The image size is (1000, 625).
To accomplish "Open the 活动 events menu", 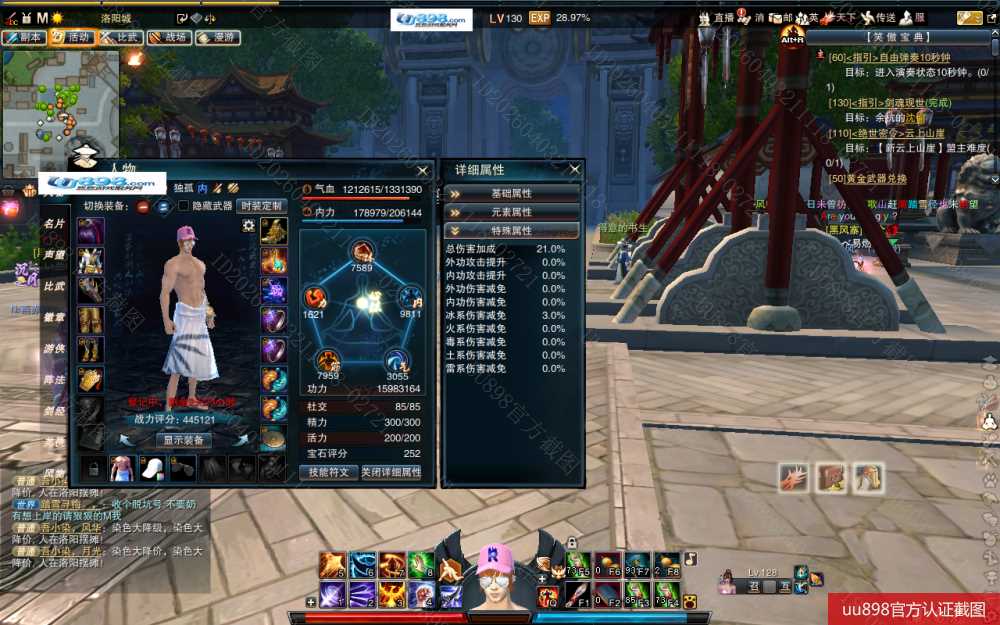I will [72, 37].
